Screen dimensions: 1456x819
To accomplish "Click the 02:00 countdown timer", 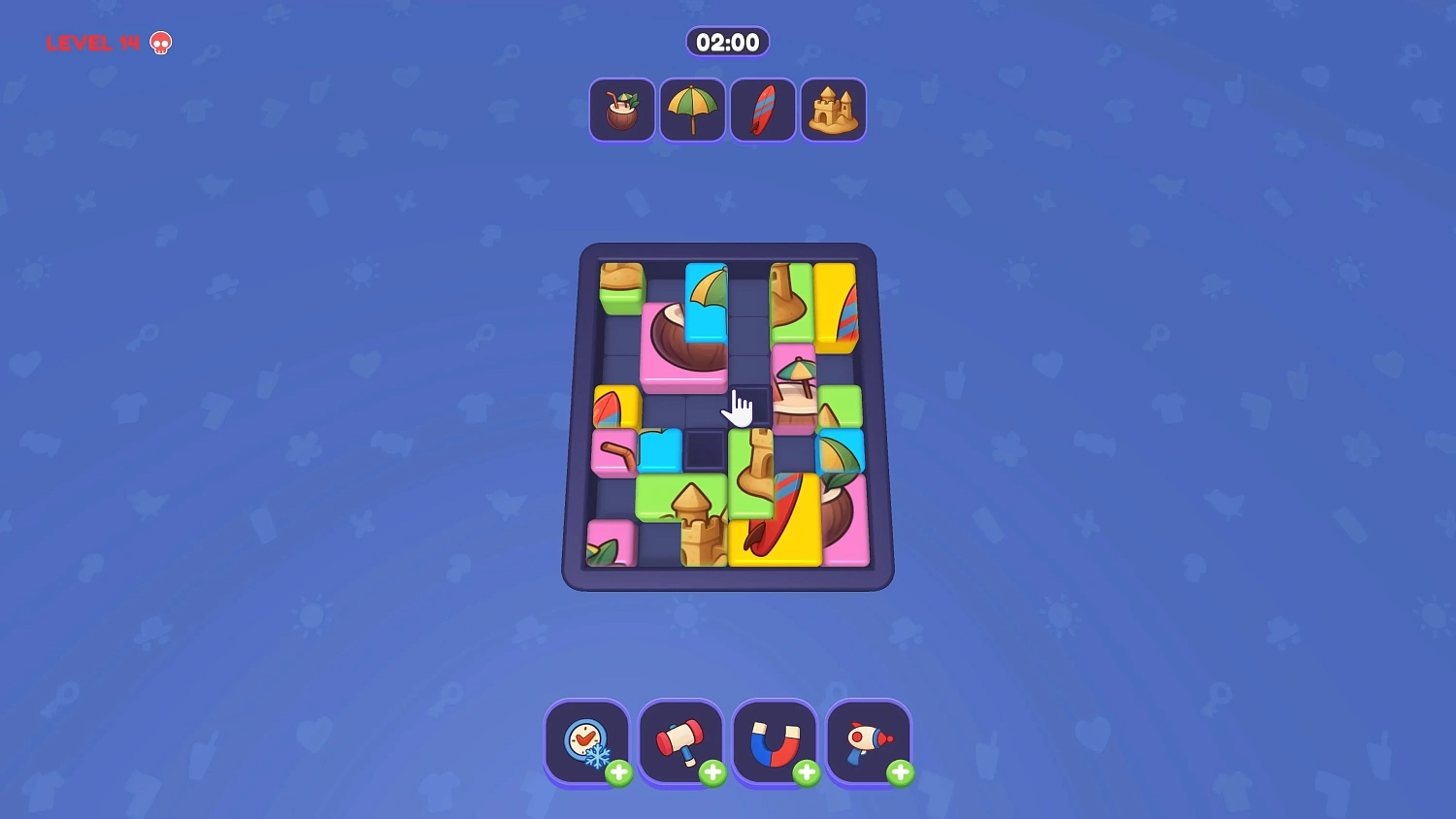I will point(727,42).
